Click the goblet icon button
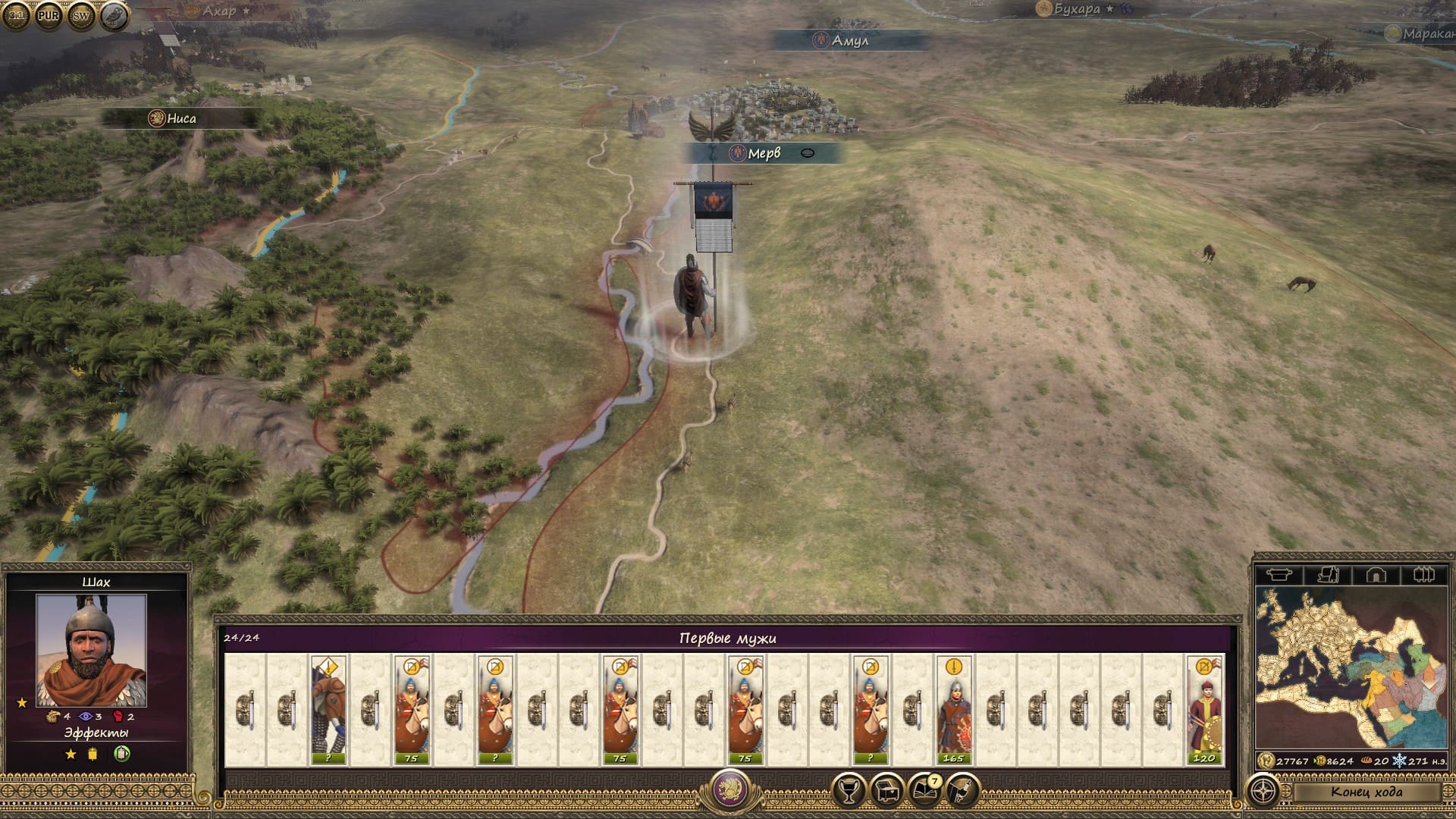The height and width of the screenshot is (819, 1456). pos(849,791)
